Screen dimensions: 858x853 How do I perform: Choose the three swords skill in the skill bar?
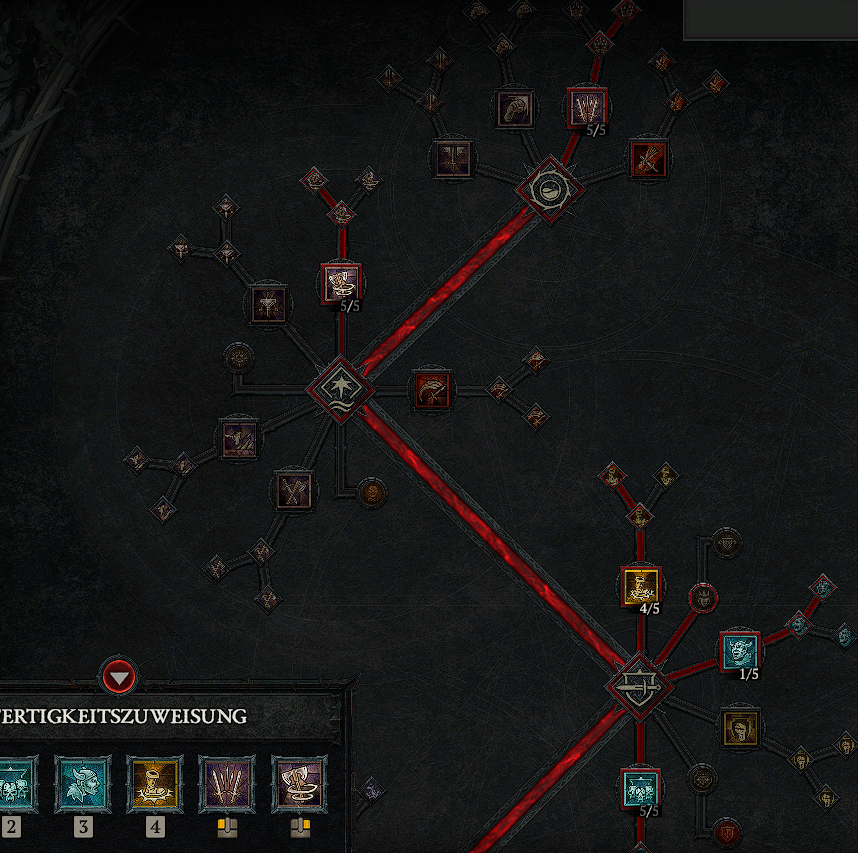coord(226,783)
